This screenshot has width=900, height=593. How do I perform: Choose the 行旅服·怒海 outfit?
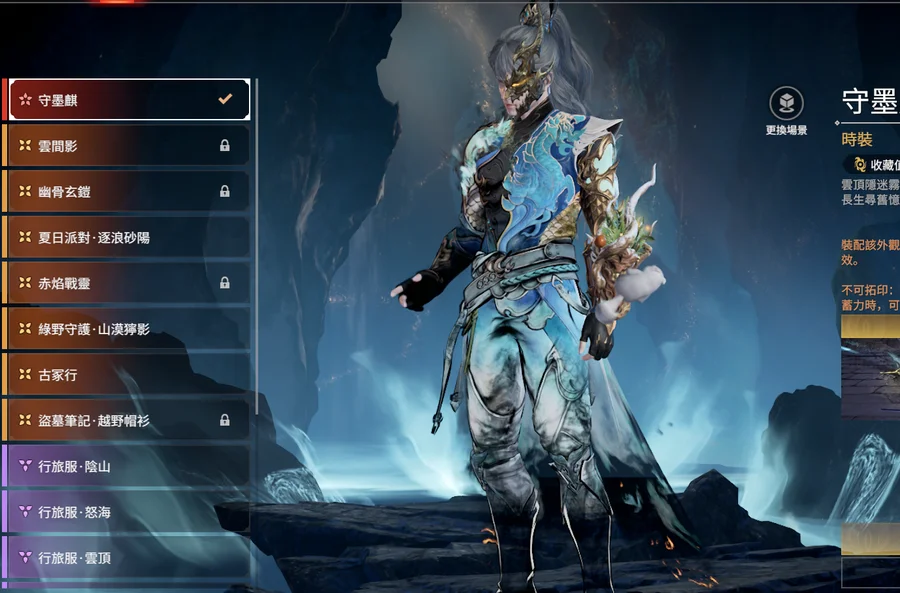point(128,512)
